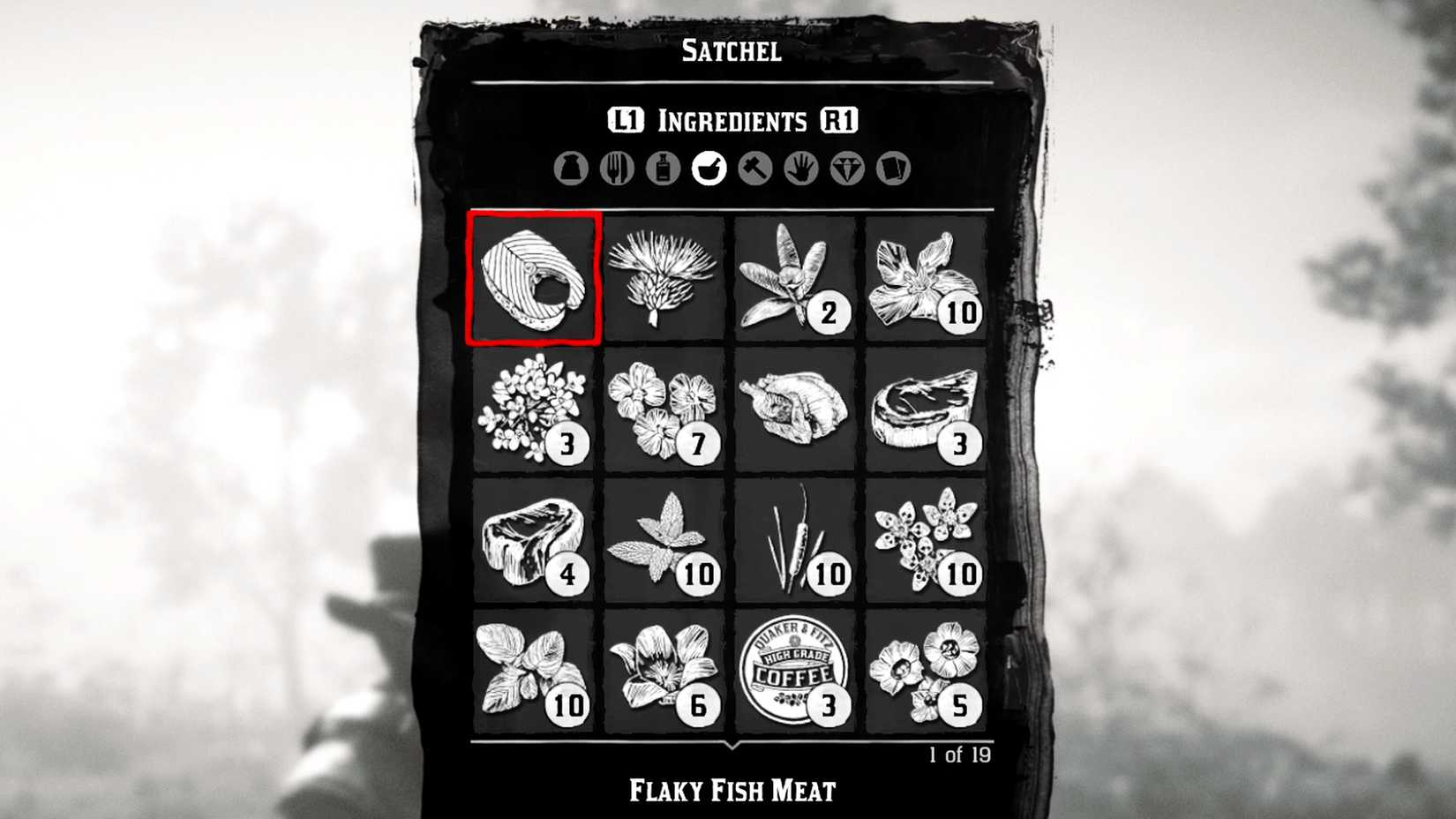
Task: Select the gem Valuables category icon
Action: click(x=846, y=168)
